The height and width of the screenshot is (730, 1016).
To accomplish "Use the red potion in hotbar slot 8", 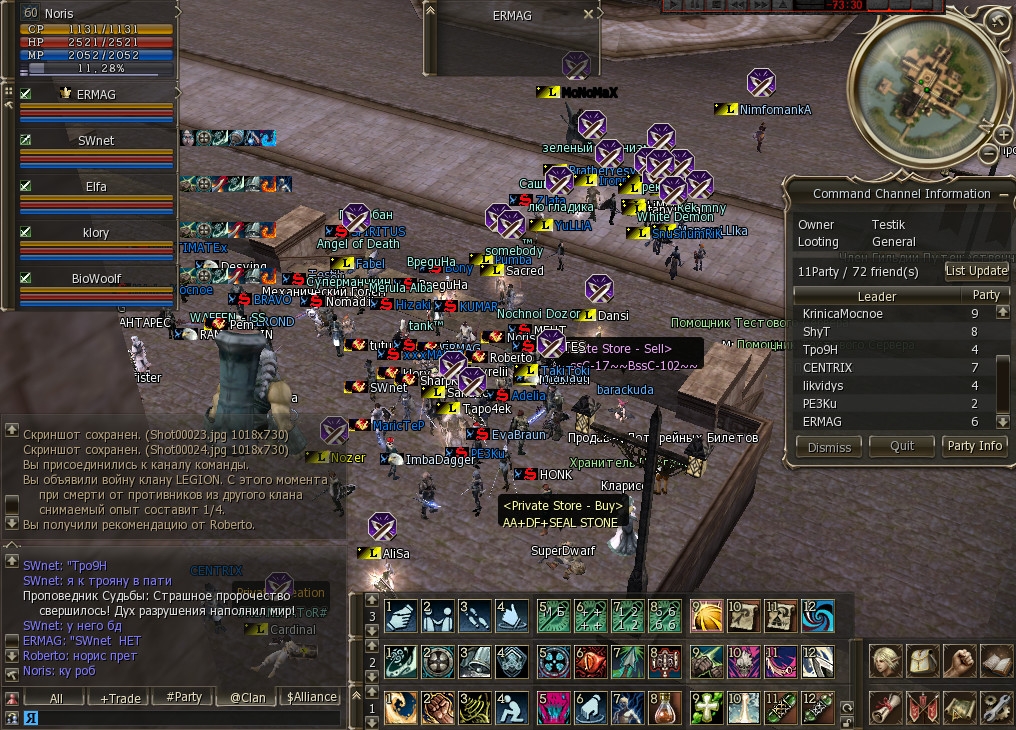I will pyautogui.click(x=664, y=707).
